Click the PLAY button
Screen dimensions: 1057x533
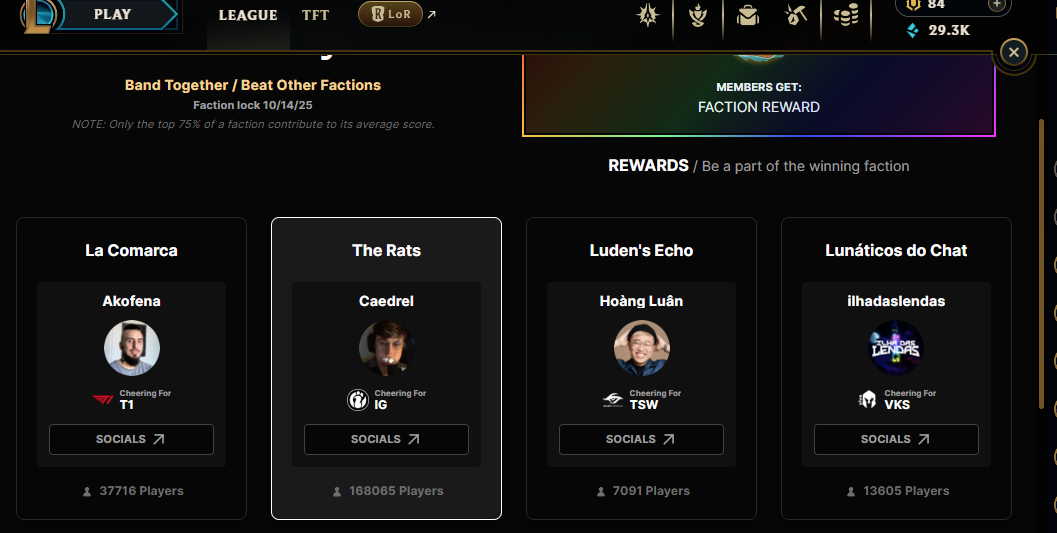pyautogui.click(x=112, y=14)
